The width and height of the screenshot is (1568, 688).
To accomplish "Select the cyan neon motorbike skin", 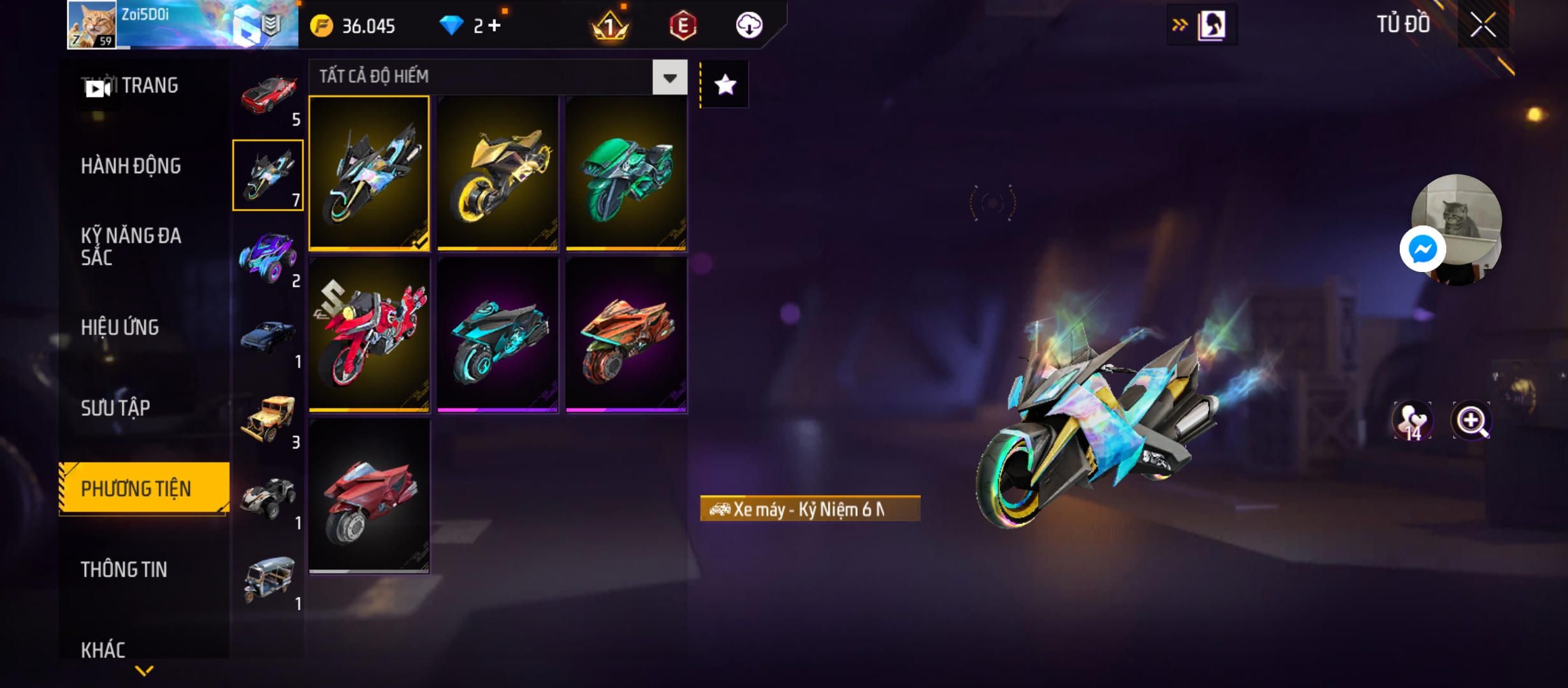I will tap(498, 334).
